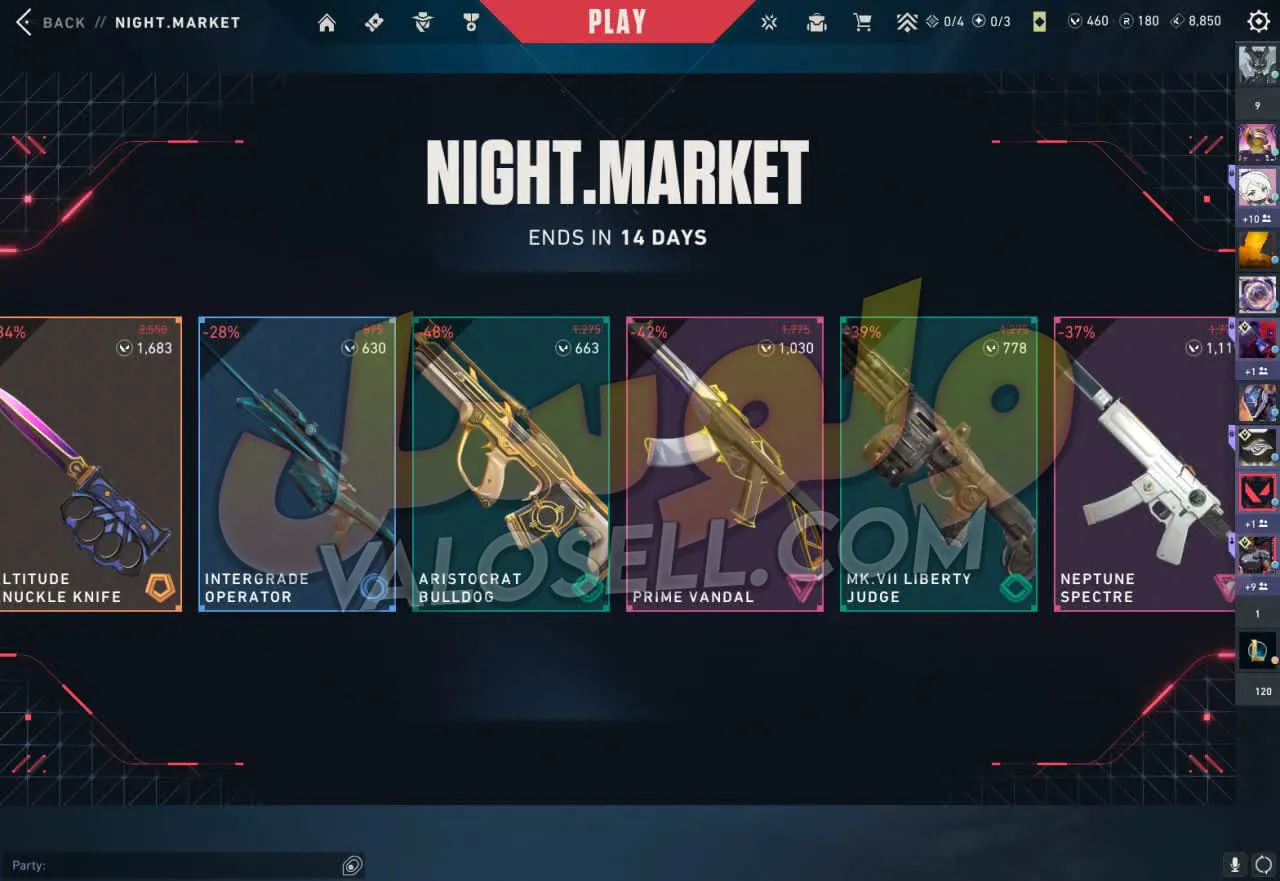Open the home screen icon
Image resolution: width=1280 pixels, height=881 pixels.
click(327, 22)
